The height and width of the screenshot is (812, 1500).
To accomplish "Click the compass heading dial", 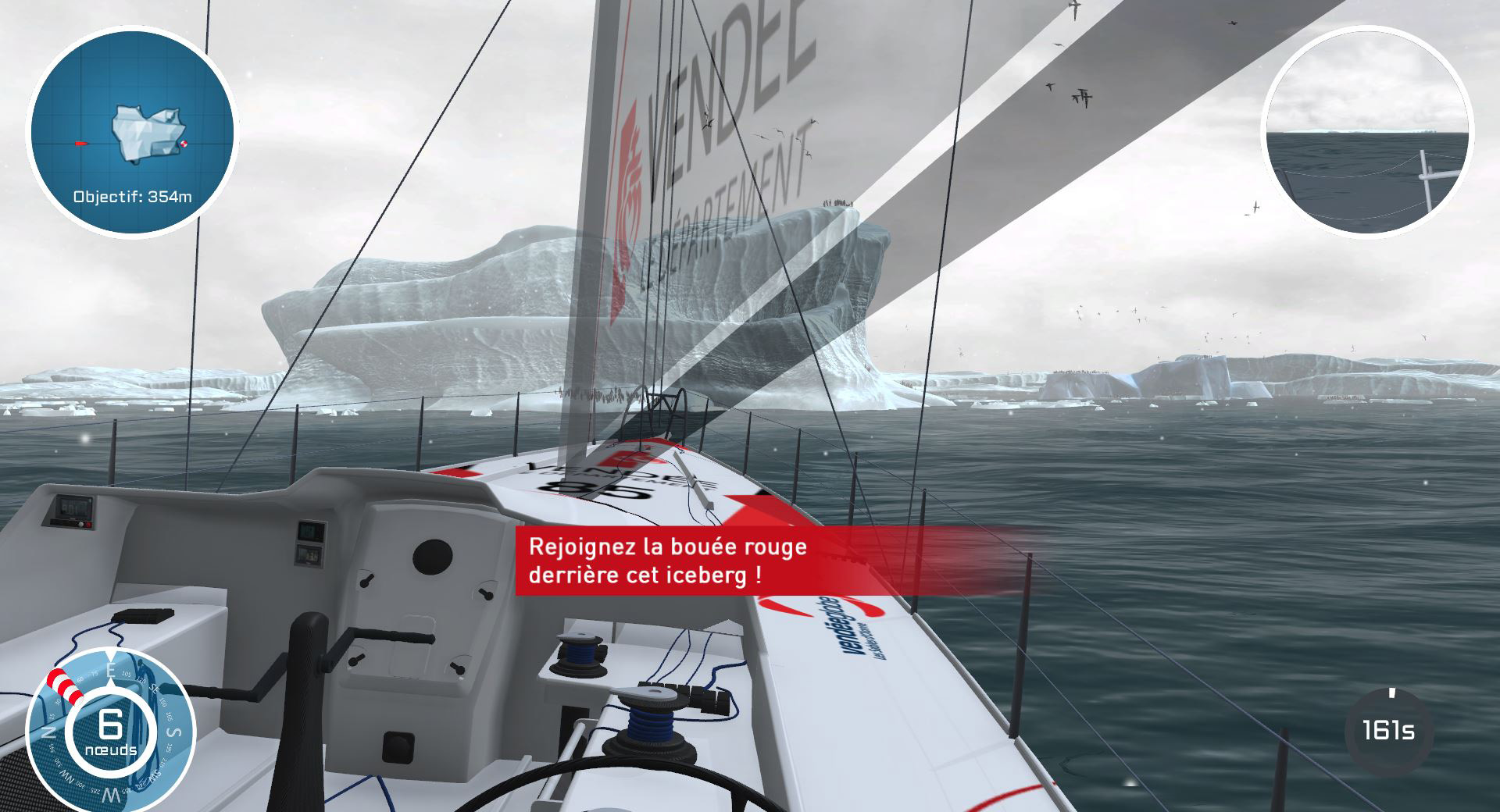I will tap(109, 730).
